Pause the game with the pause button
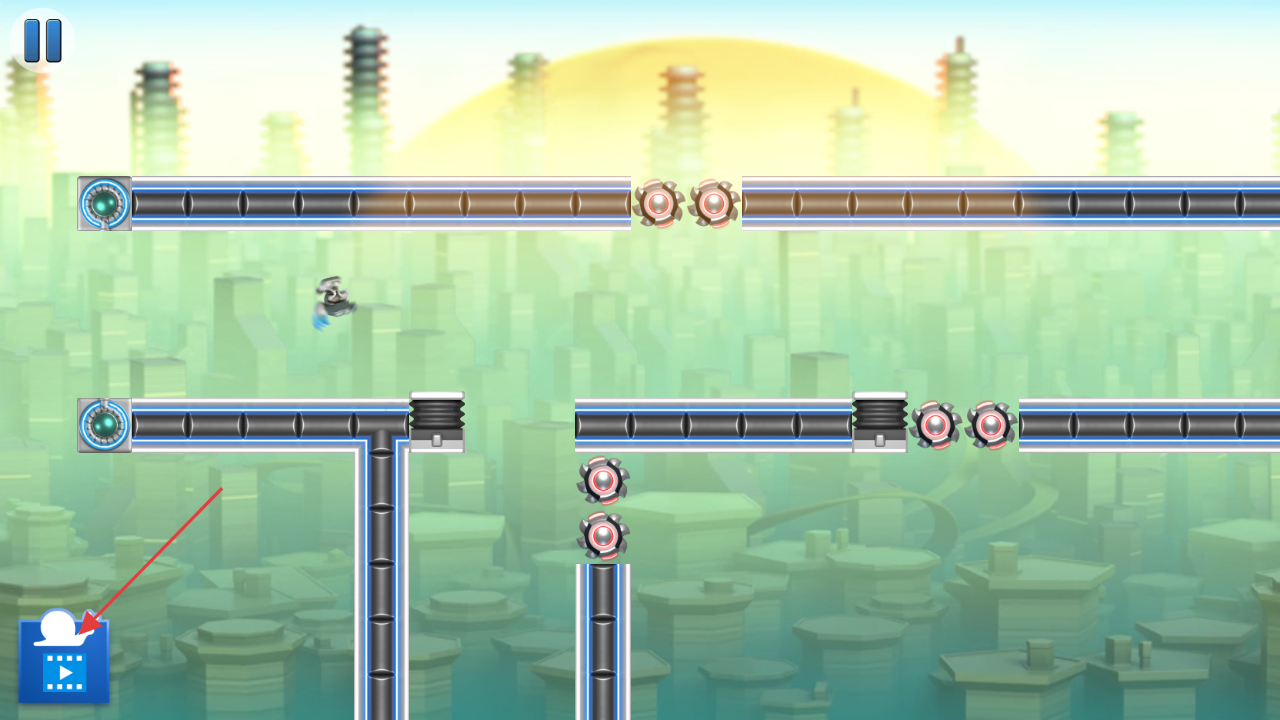 click(42, 40)
